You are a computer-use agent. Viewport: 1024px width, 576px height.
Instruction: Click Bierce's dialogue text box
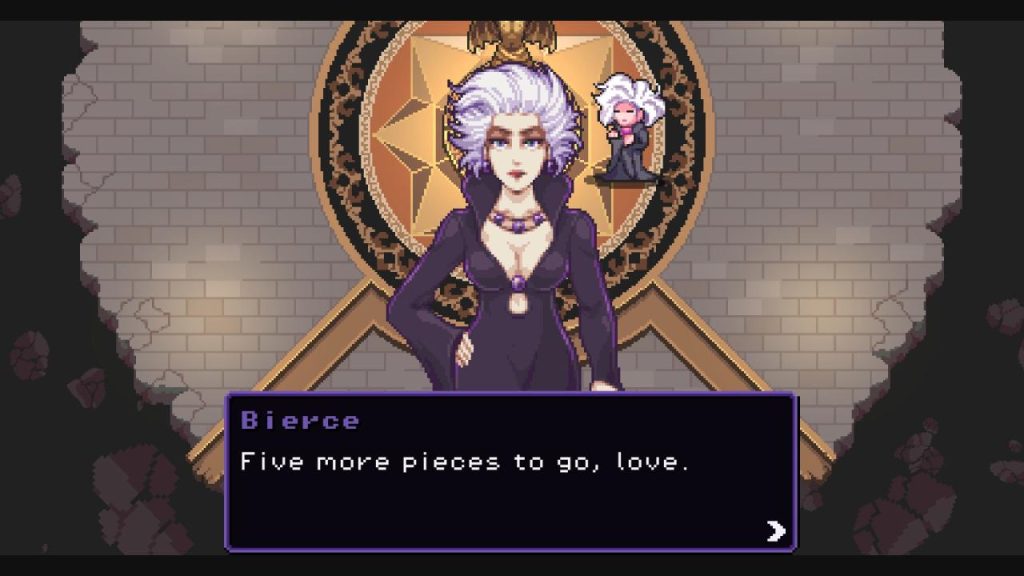point(510,472)
